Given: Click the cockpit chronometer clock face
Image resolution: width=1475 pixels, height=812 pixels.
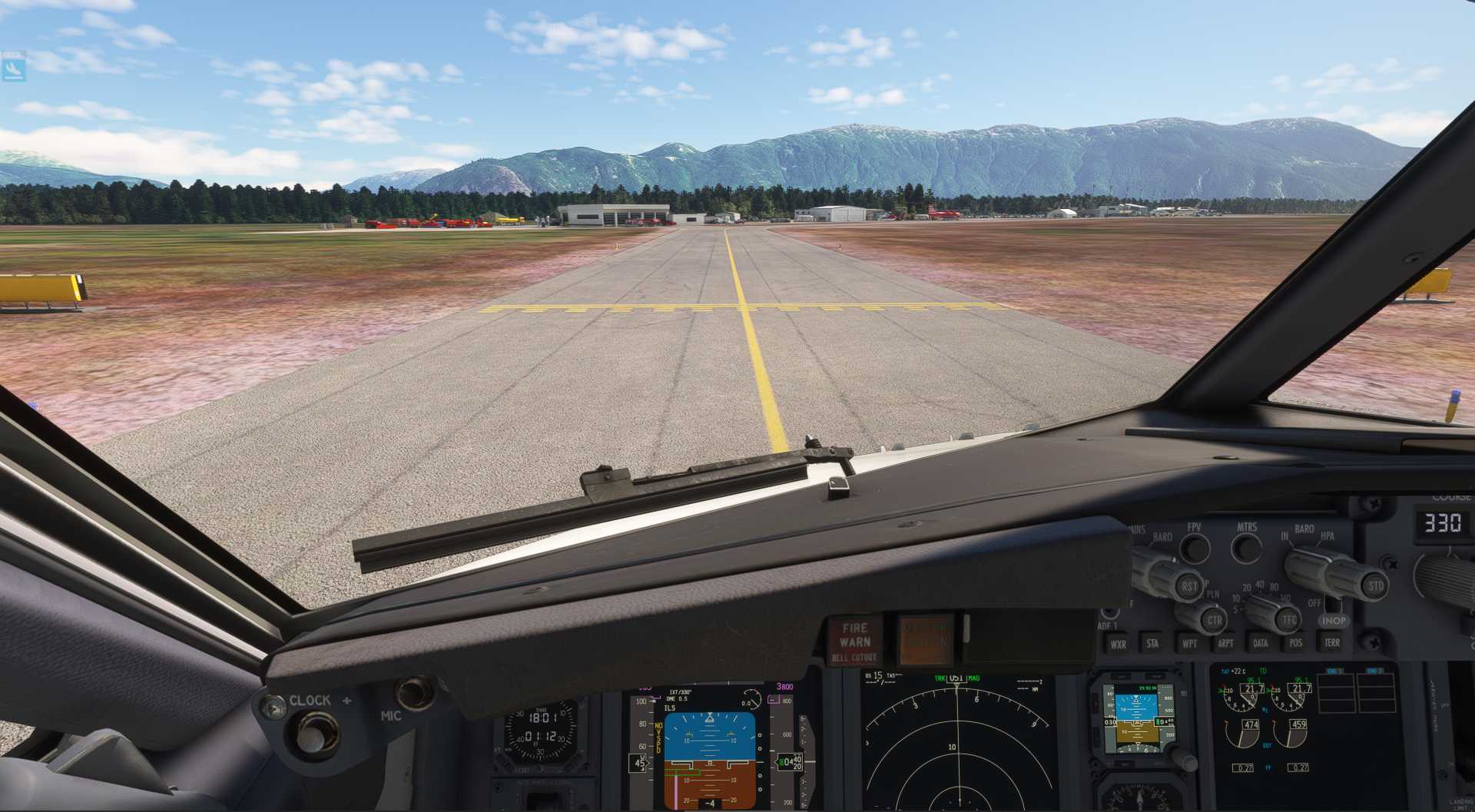Looking at the screenshot, I should [x=542, y=730].
